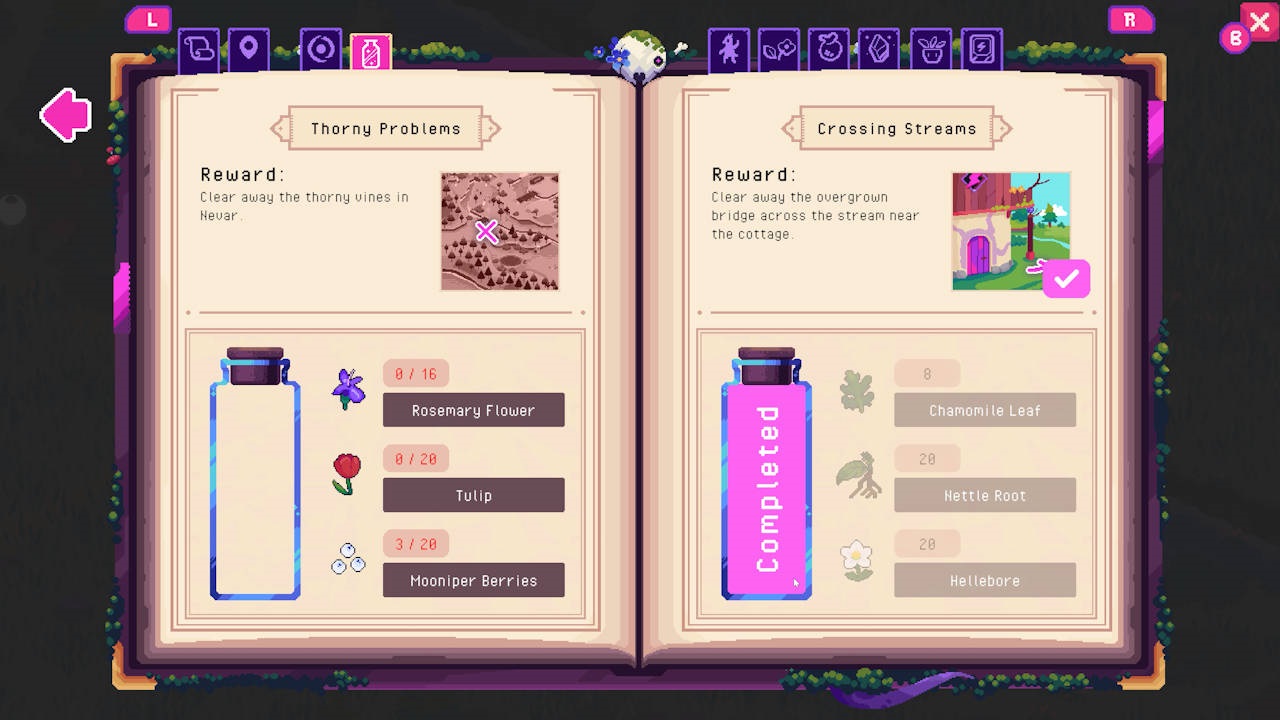The width and height of the screenshot is (1280, 720).
Task: Open the creature bestiary card tab
Action: coord(728,49)
